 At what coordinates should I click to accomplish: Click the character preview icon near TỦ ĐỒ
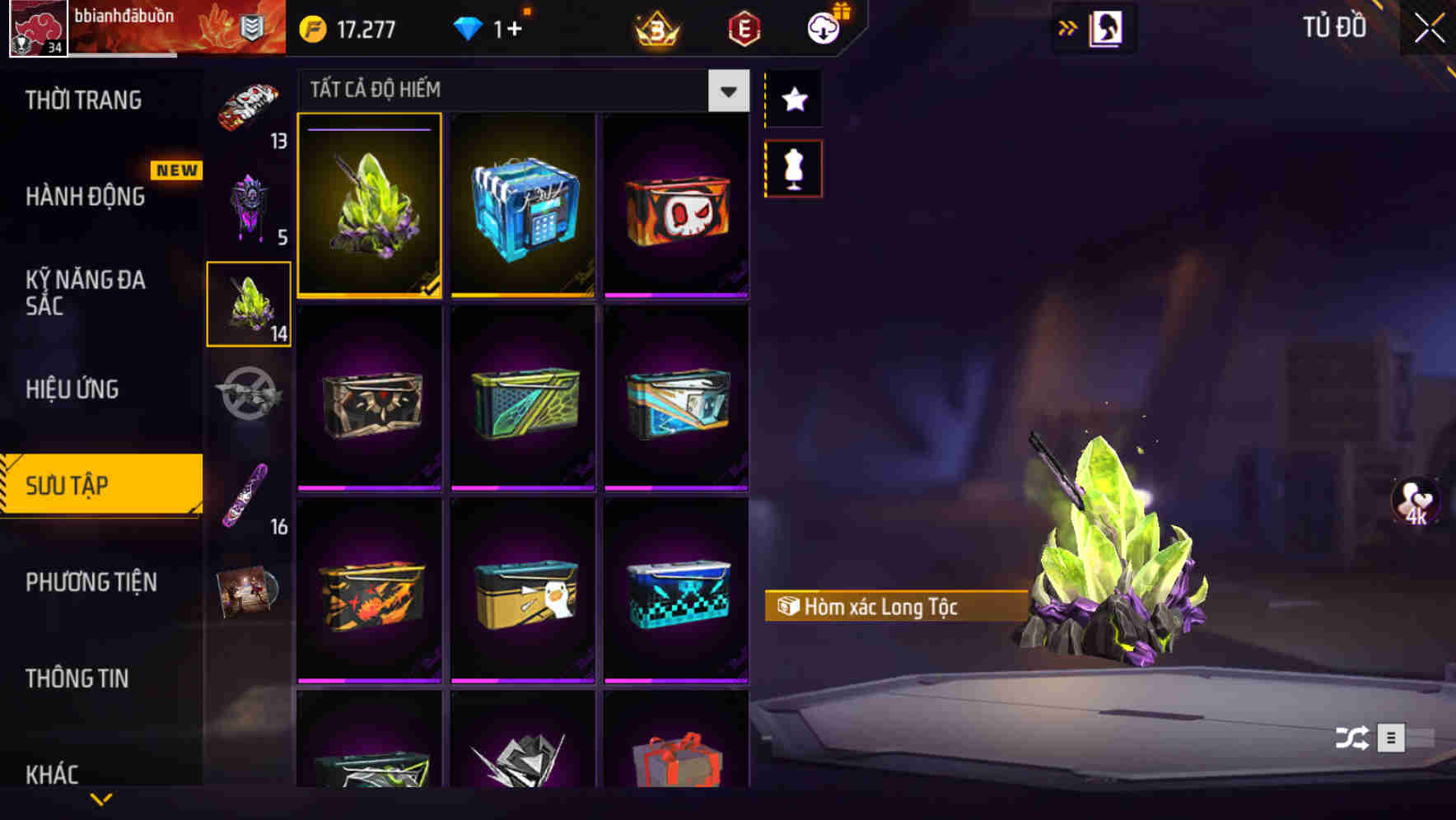coord(1107,27)
